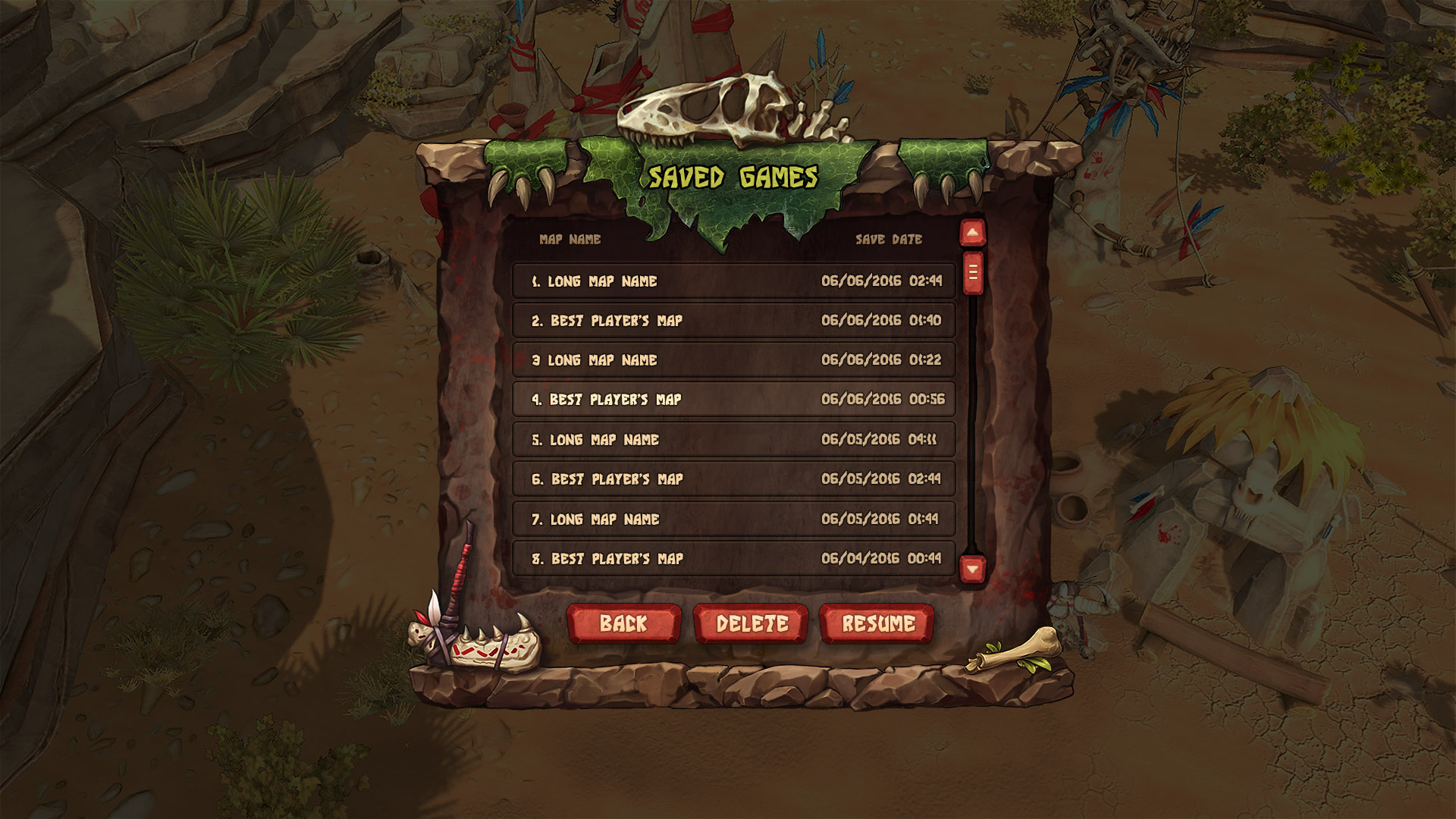Expand the Map Name column header

click(569, 239)
